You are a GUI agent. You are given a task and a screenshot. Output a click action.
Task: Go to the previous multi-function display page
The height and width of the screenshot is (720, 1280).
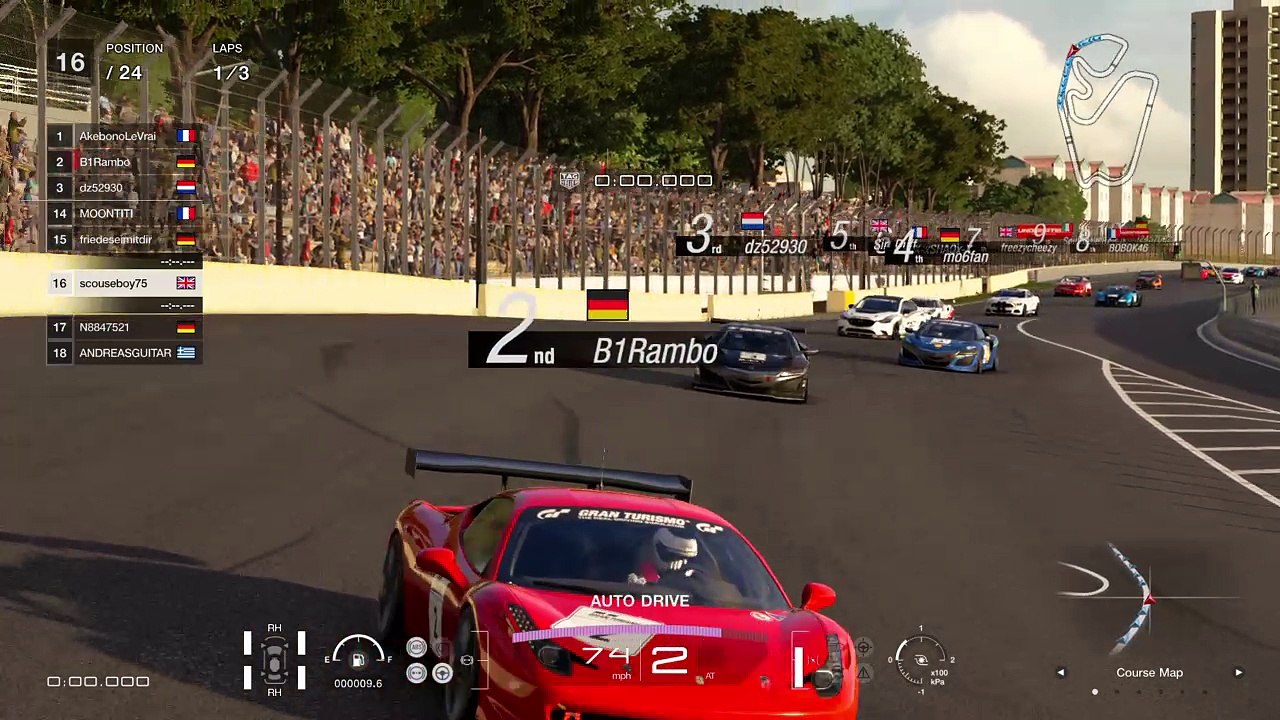pos(1061,673)
